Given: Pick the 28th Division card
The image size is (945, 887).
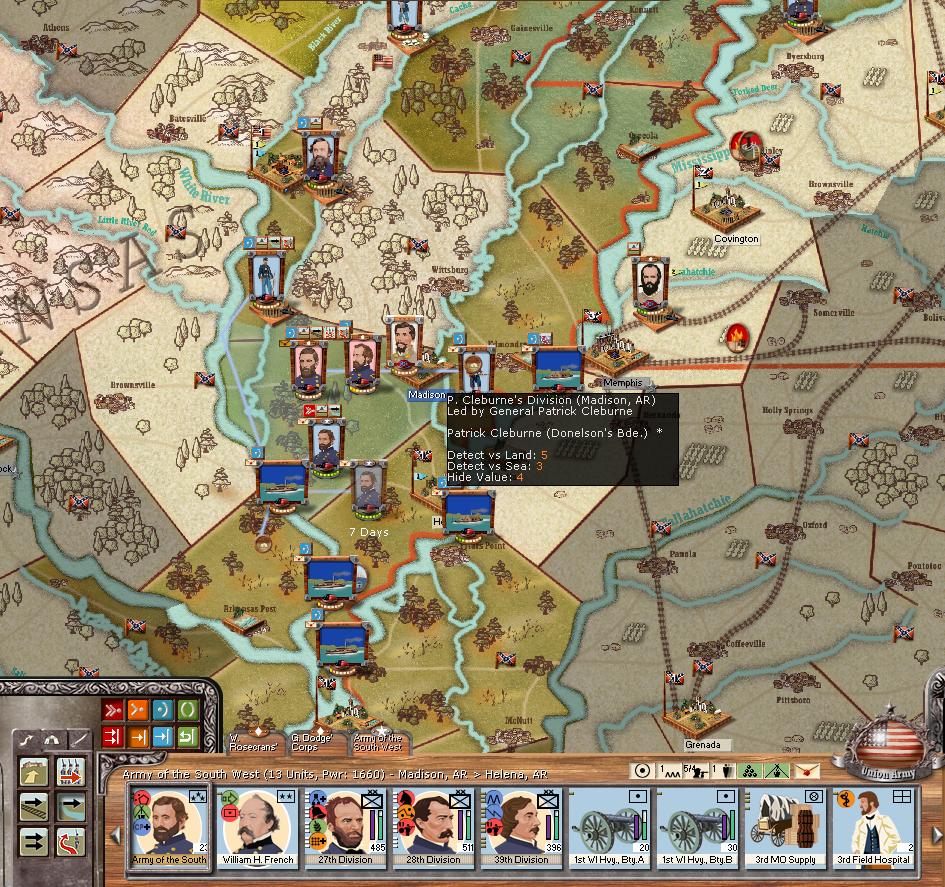Looking at the screenshot, I should [x=432, y=827].
